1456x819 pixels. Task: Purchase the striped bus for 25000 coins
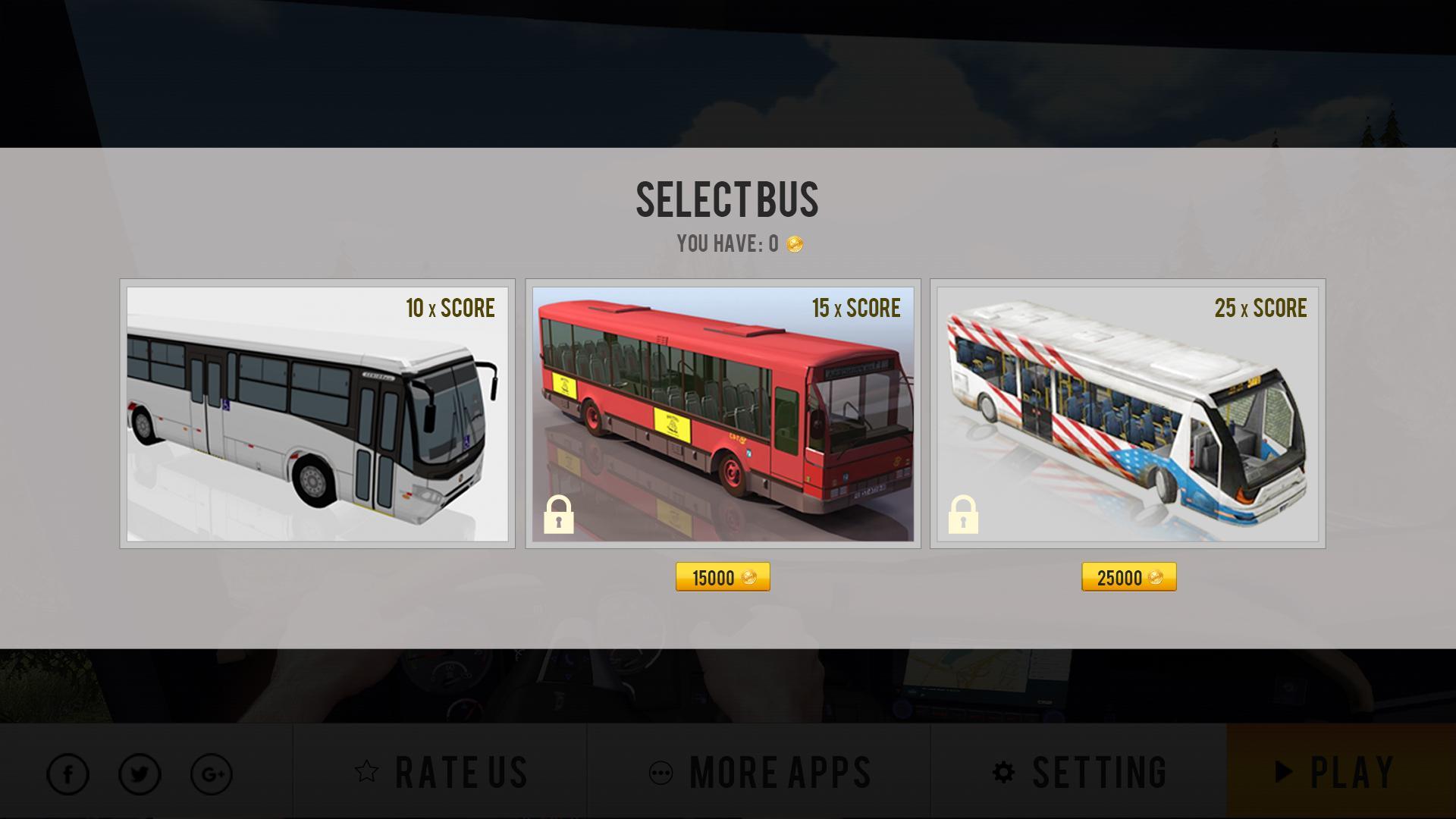pyautogui.click(x=1128, y=577)
